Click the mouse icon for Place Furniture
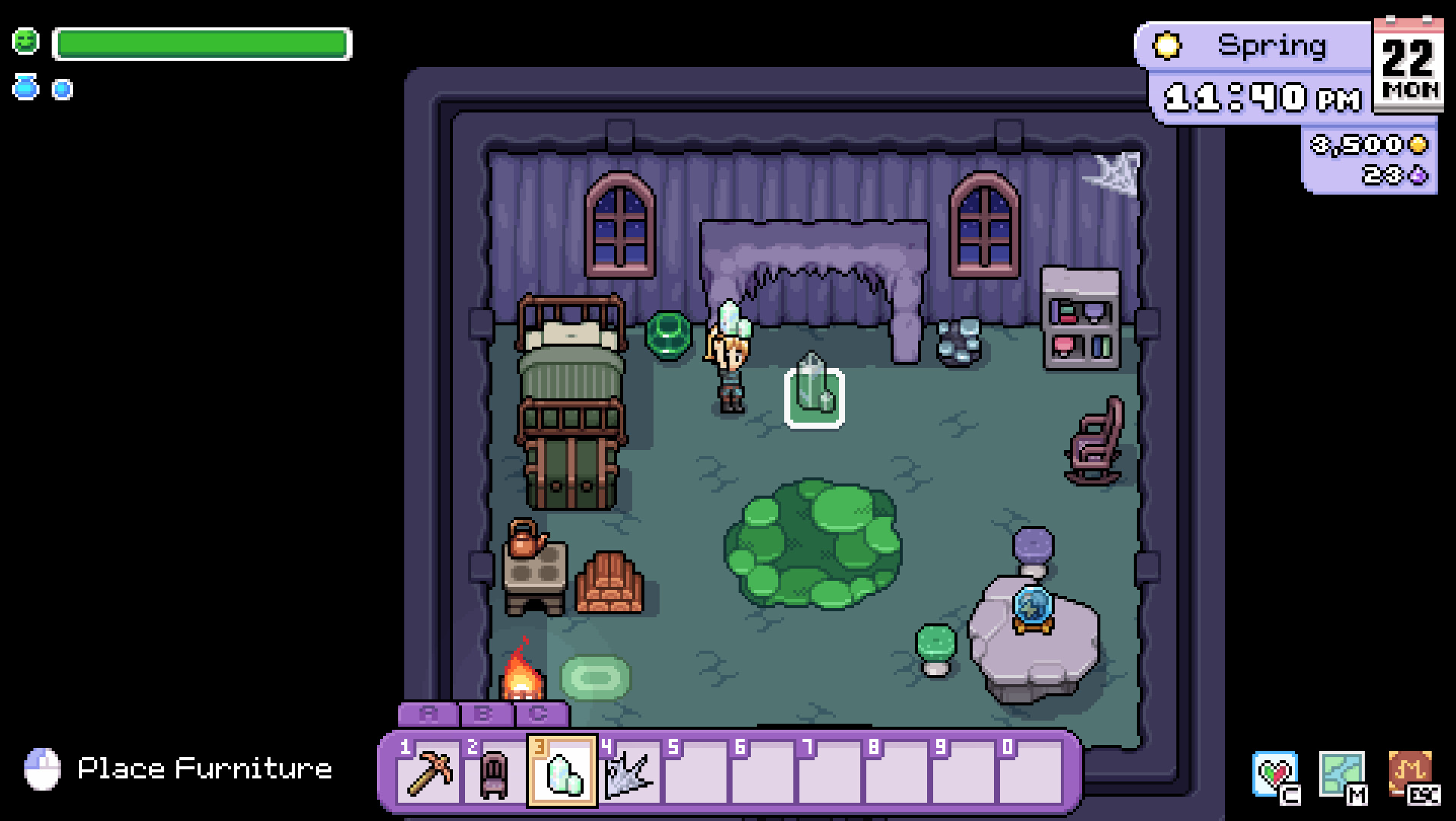1456x821 pixels. pos(43,768)
